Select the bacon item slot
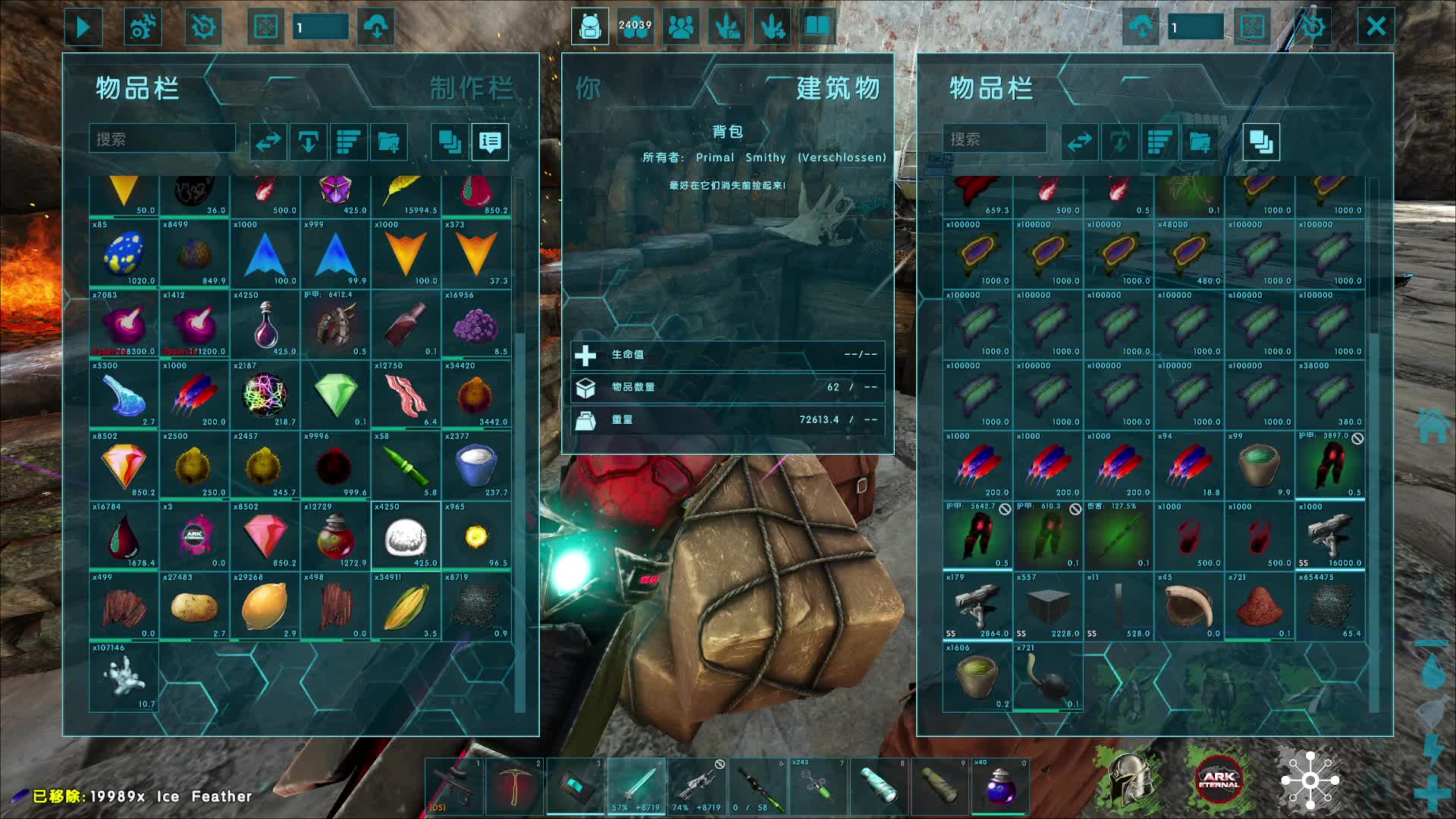 click(x=406, y=394)
